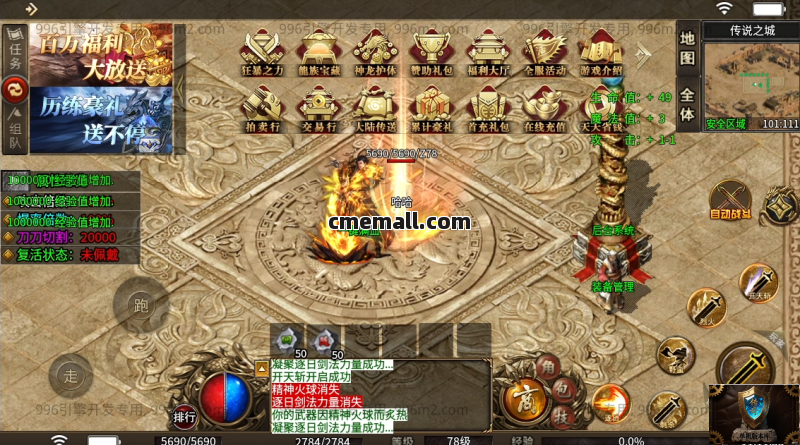Activate the 开天斩 skill
The image size is (800, 445).
point(757,283)
